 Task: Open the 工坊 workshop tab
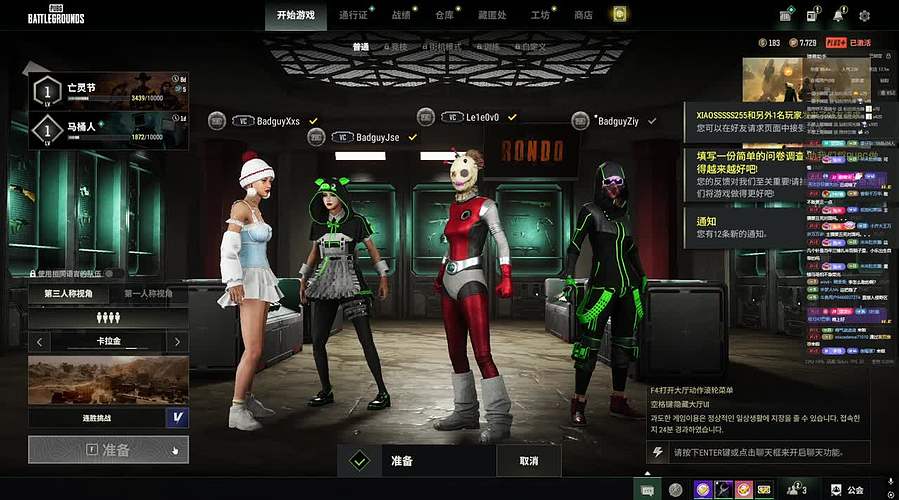(x=540, y=15)
